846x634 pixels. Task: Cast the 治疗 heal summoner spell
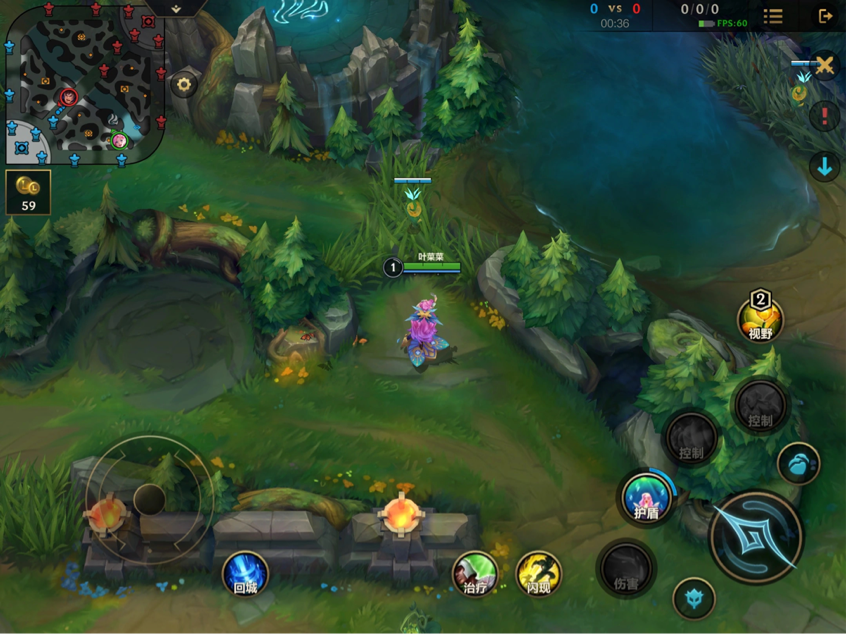(x=475, y=574)
